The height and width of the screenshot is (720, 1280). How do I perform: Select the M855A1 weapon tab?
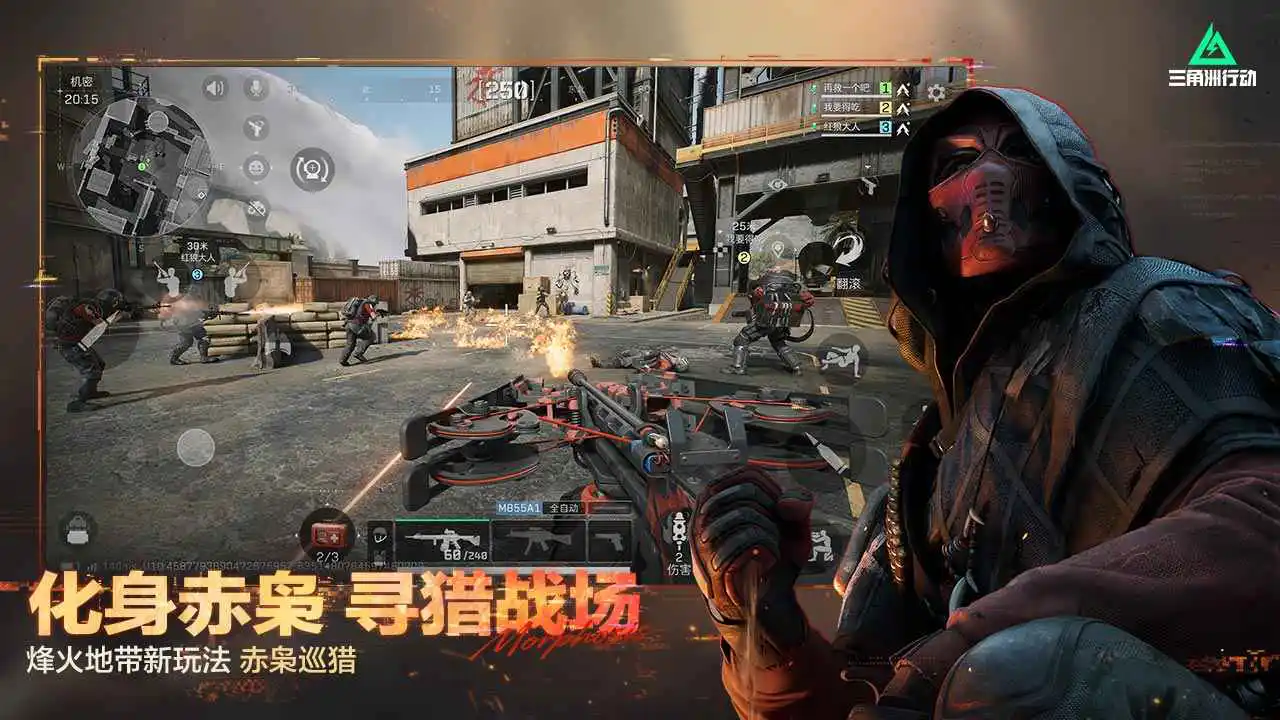pos(520,507)
